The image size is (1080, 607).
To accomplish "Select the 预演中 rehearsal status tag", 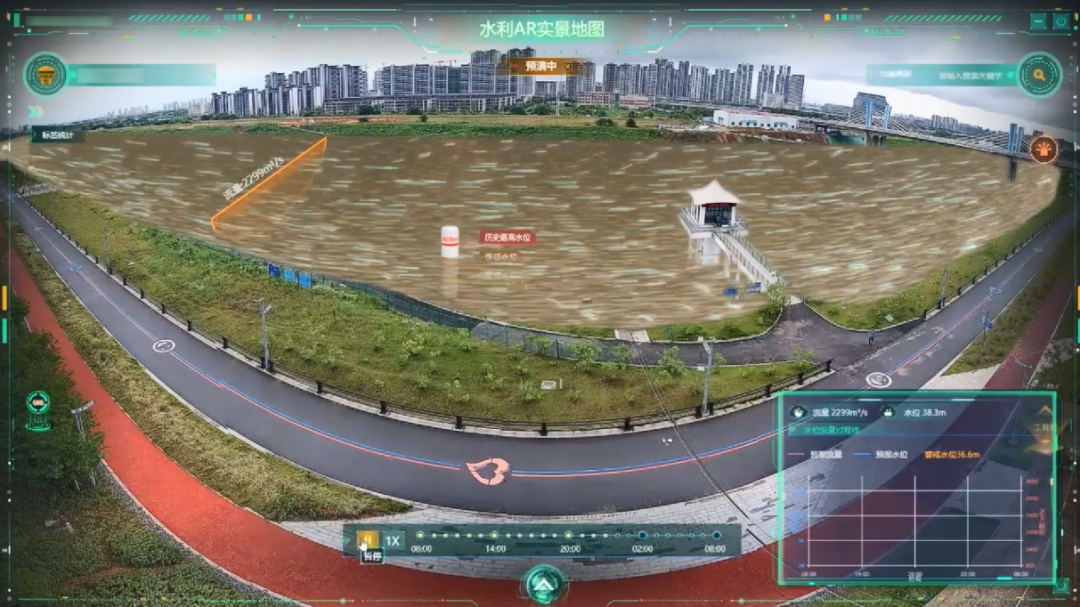I will coord(540,66).
